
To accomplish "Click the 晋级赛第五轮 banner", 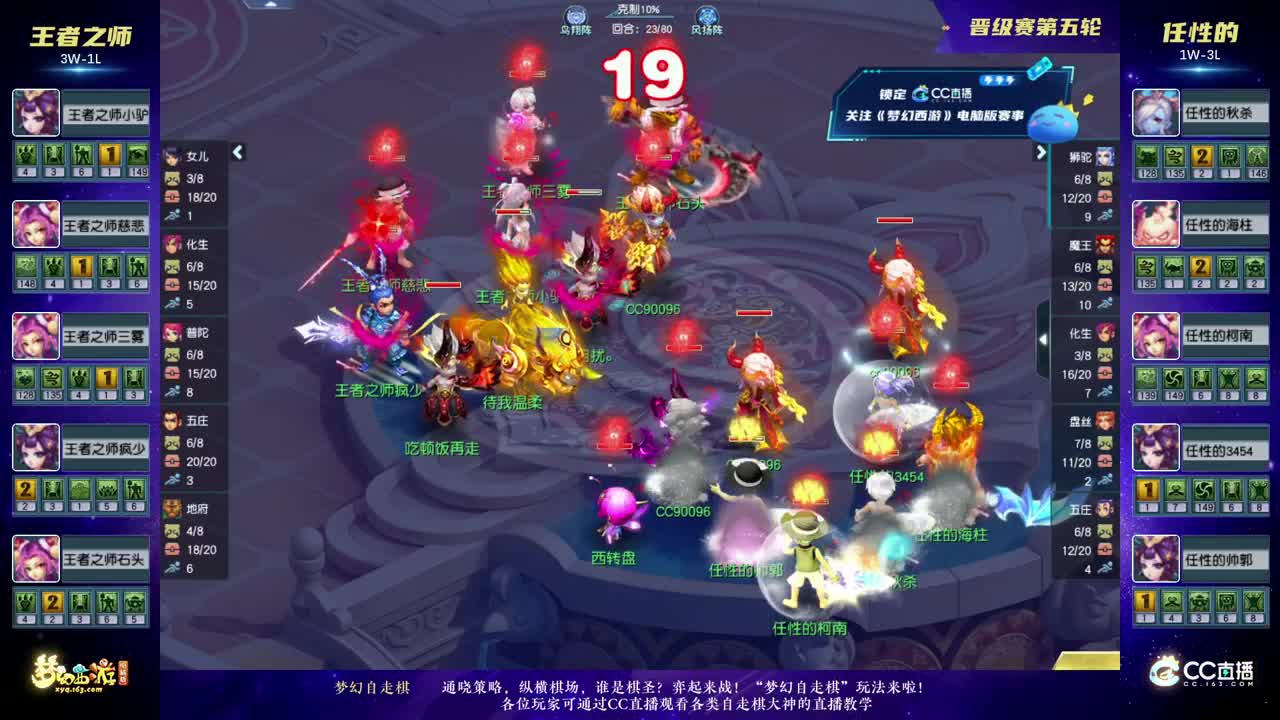I will coord(1037,29).
